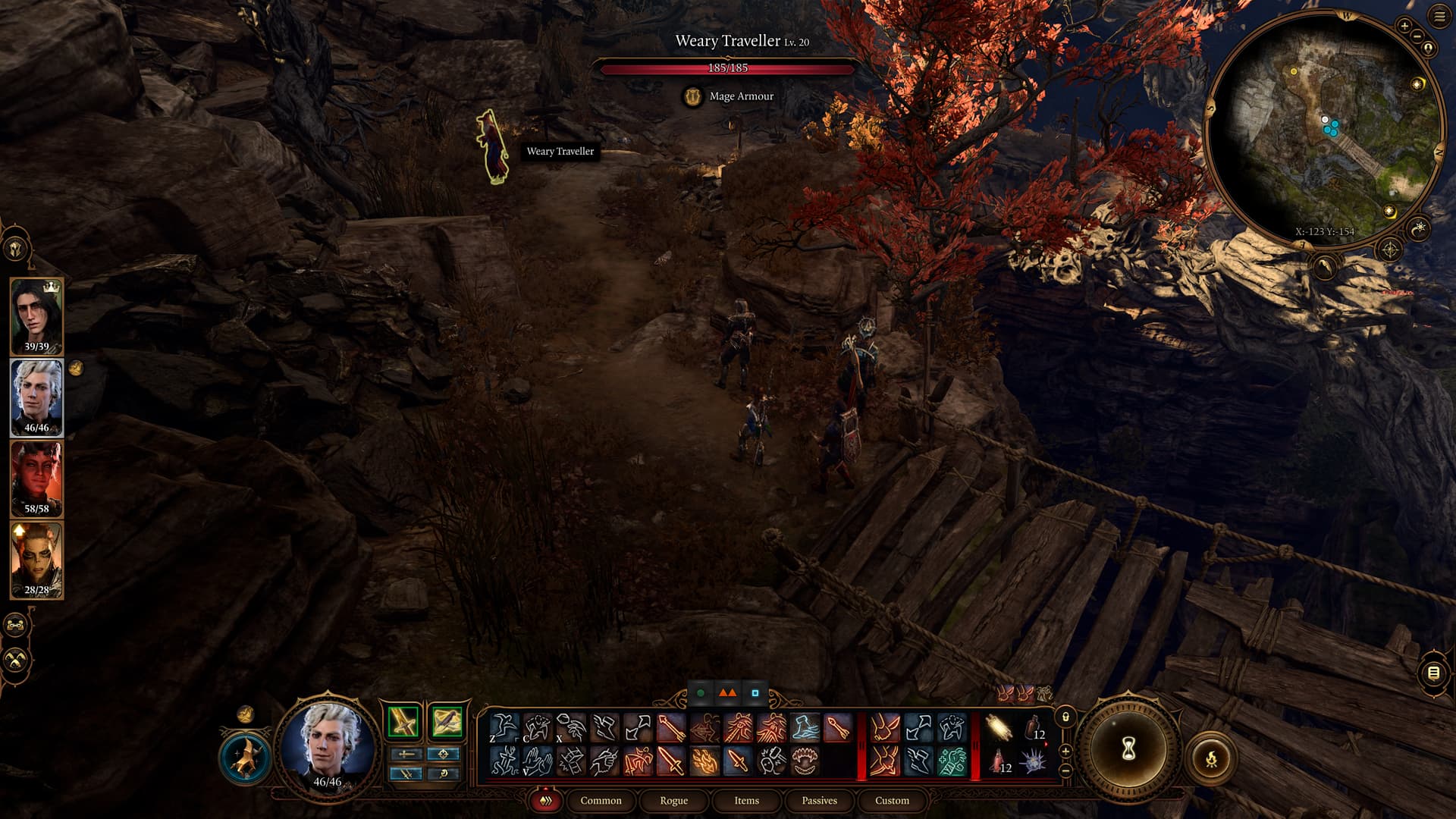The height and width of the screenshot is (819, 1456).
Task: Select the Items hotbar tab
Action: pos(746,801)
